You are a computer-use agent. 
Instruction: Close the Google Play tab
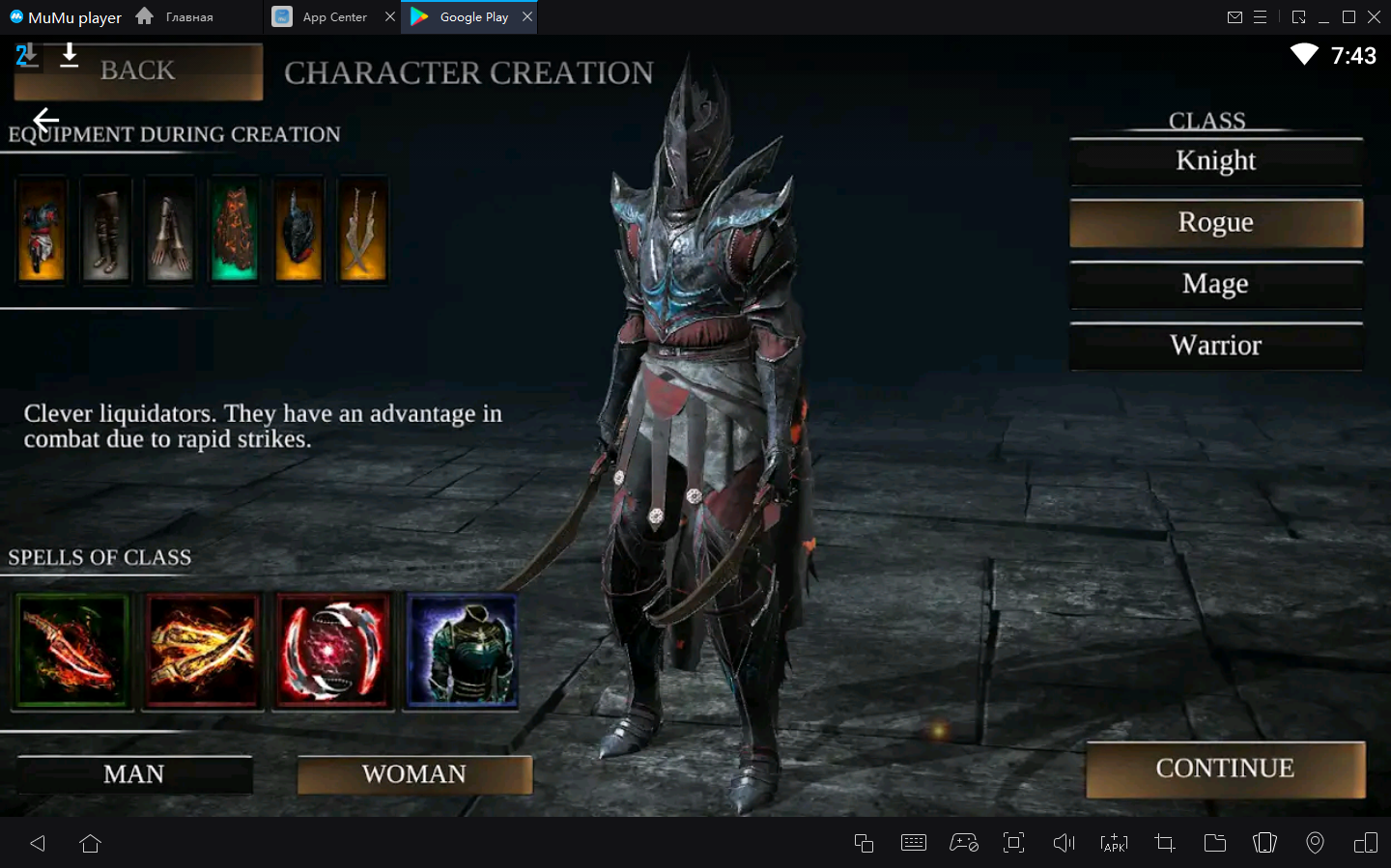point(527,16)
